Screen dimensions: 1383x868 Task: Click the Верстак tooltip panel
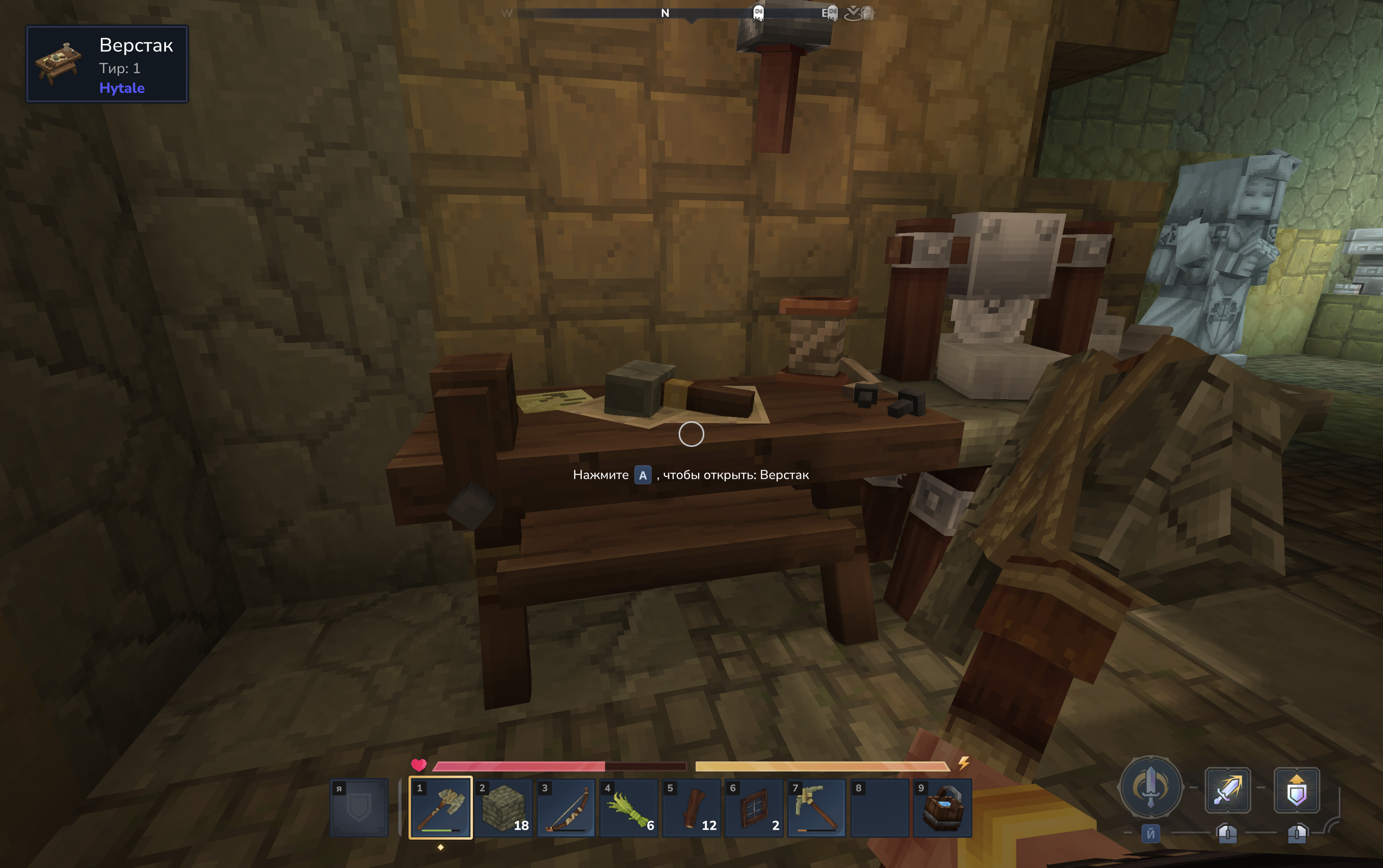107,64
